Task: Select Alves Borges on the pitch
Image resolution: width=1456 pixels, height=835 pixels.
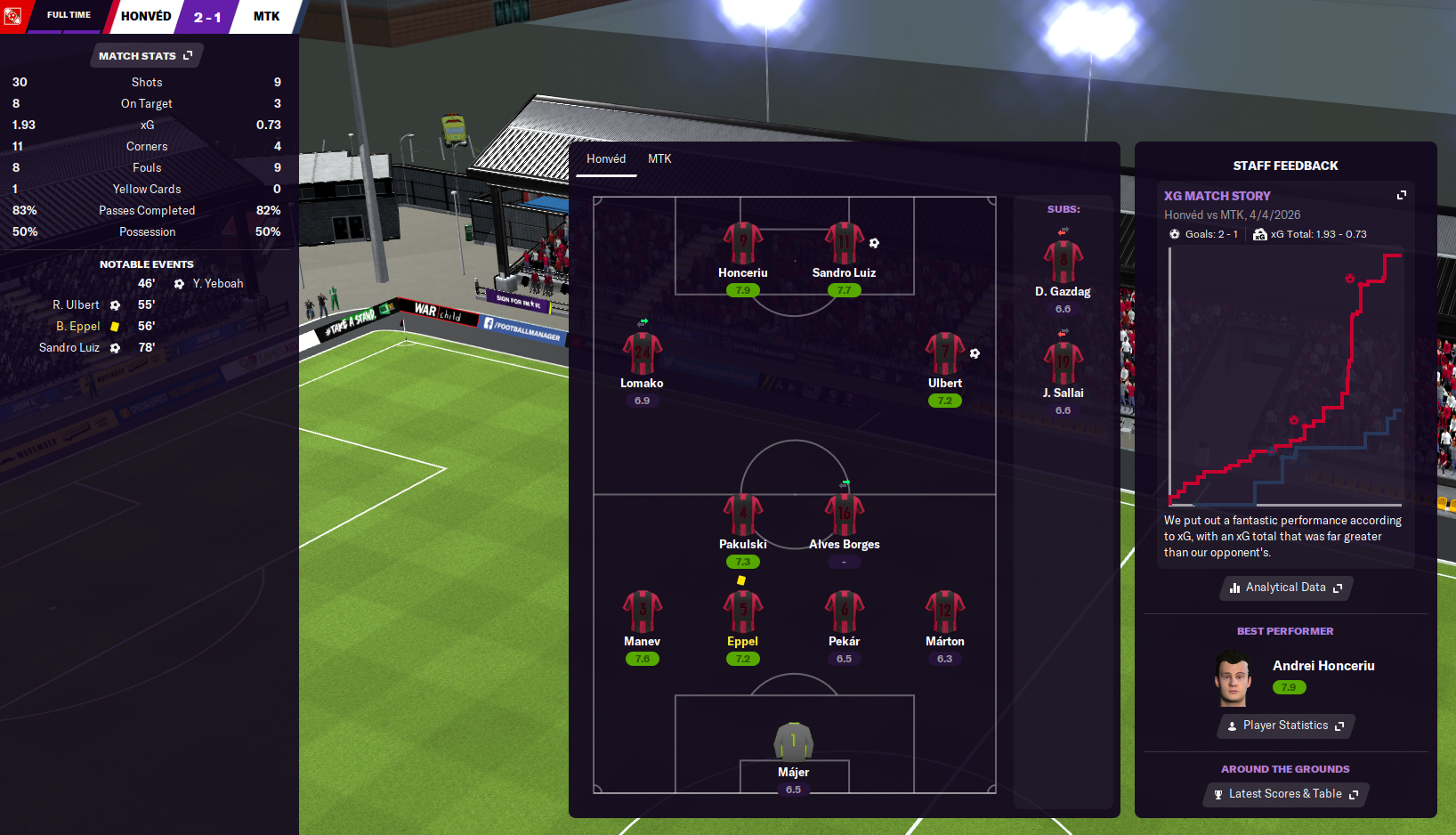Action: (844, 516)
